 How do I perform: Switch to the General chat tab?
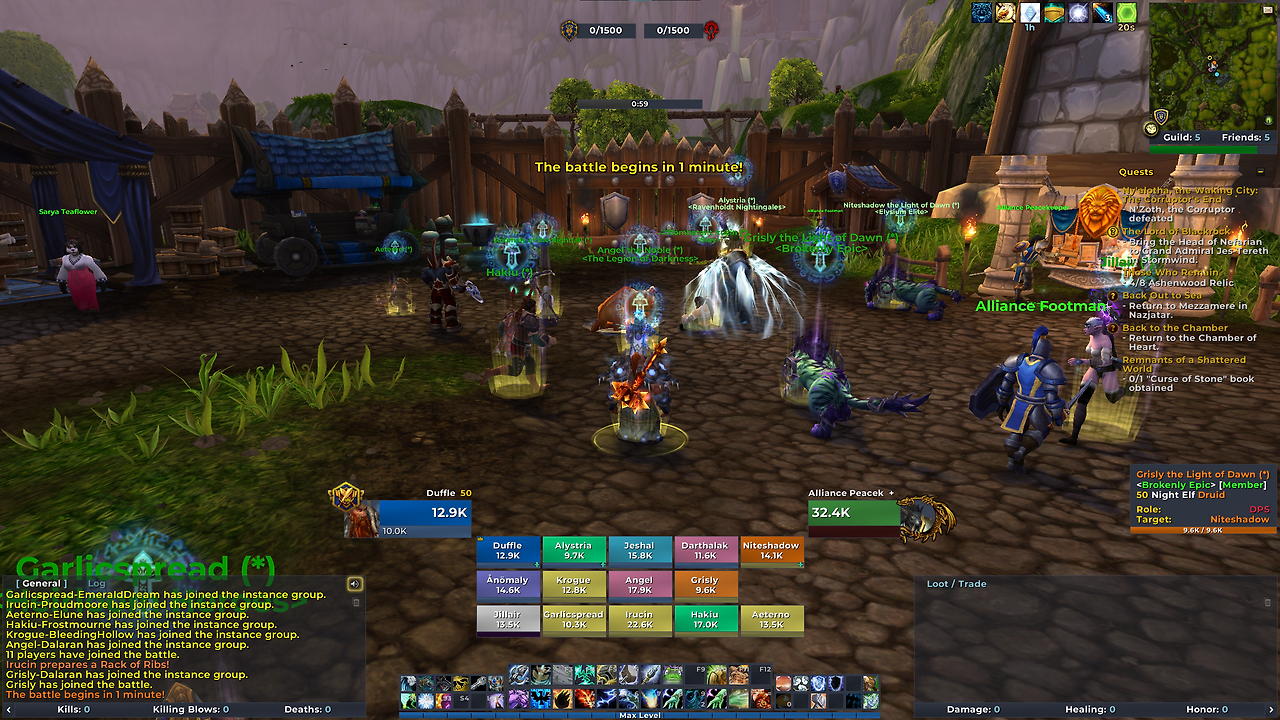(42, 583)
